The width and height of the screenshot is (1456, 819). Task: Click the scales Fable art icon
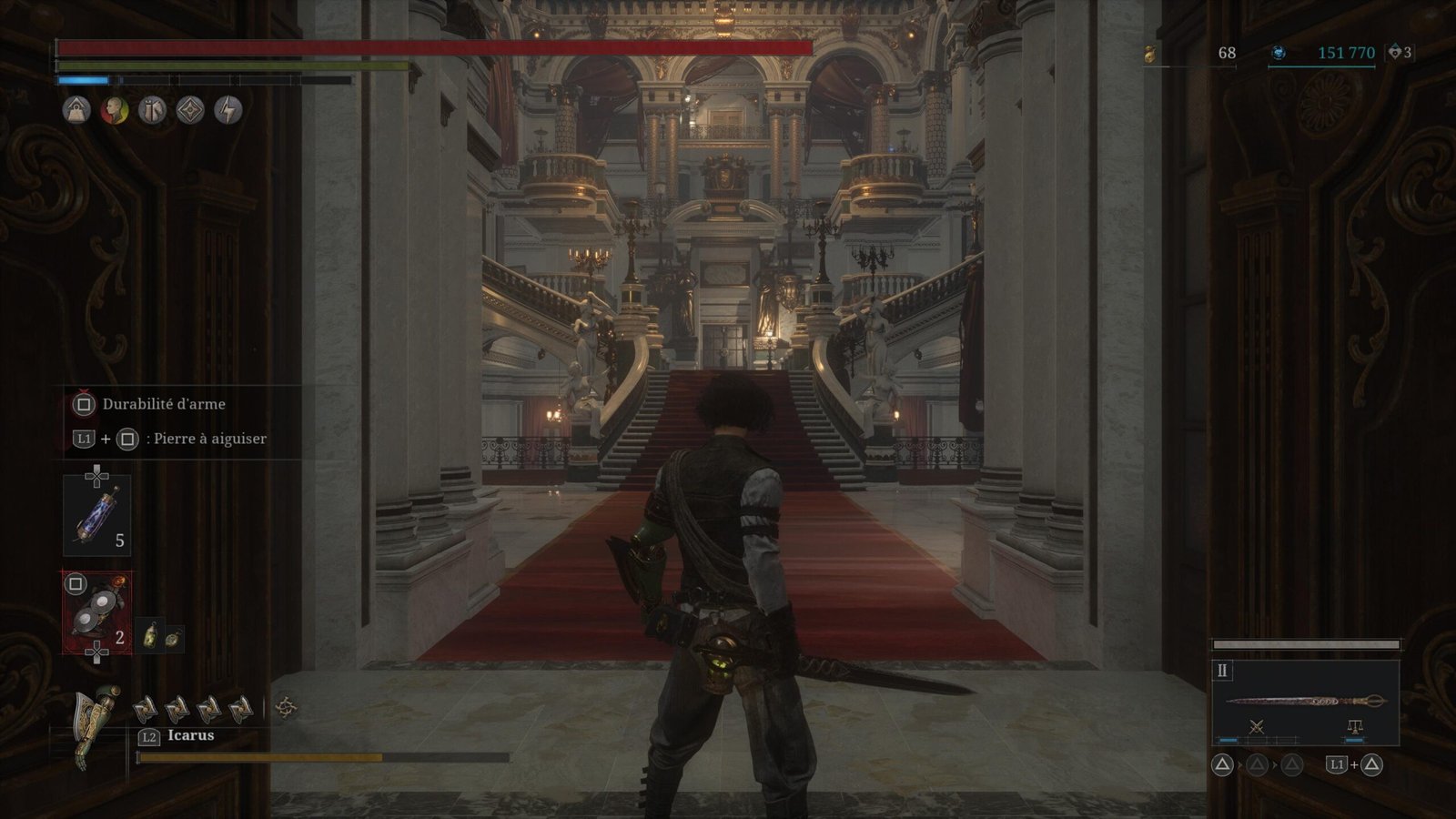pos(1354,727)
